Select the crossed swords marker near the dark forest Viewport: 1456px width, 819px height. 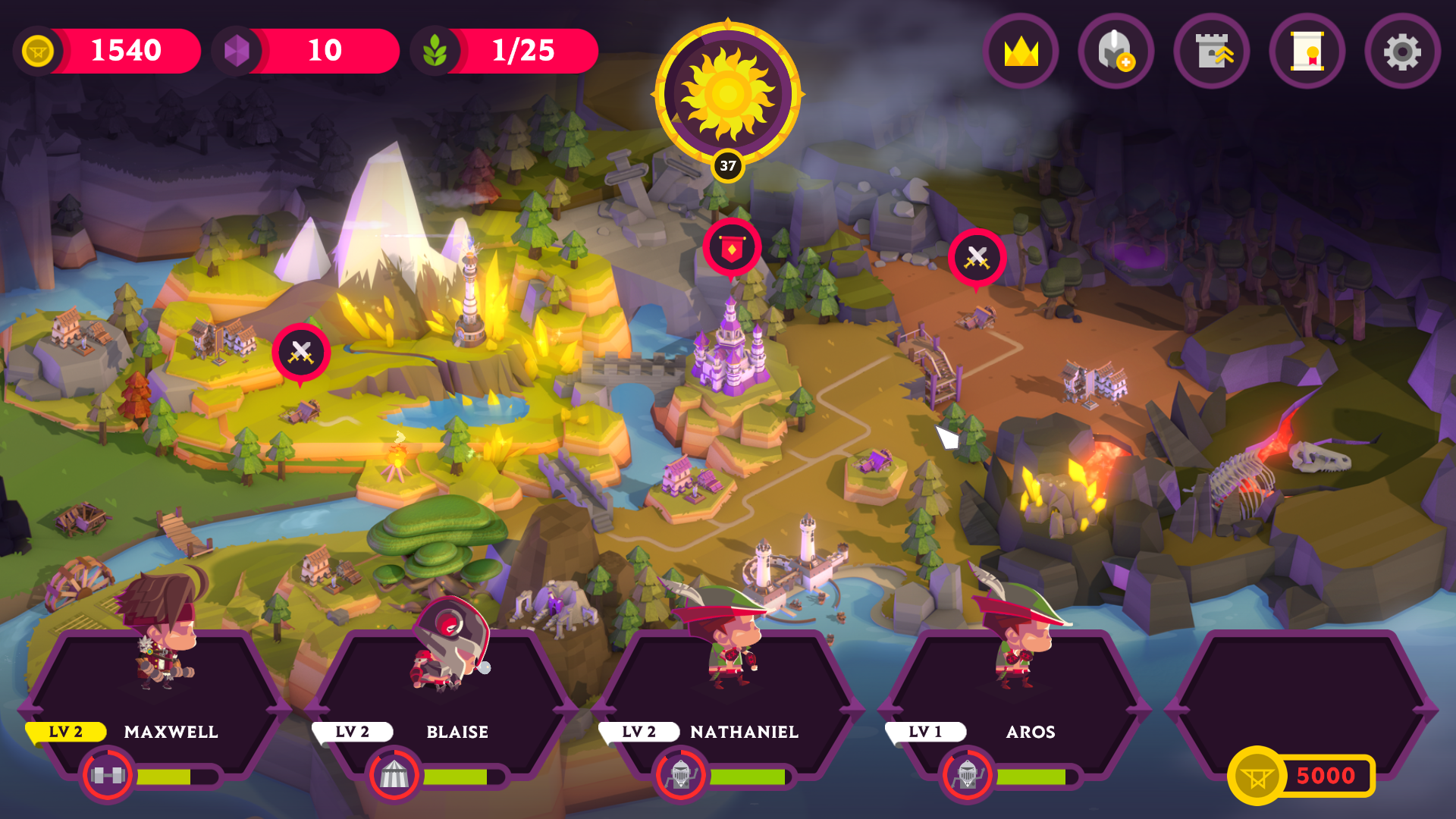coord(977,258)
